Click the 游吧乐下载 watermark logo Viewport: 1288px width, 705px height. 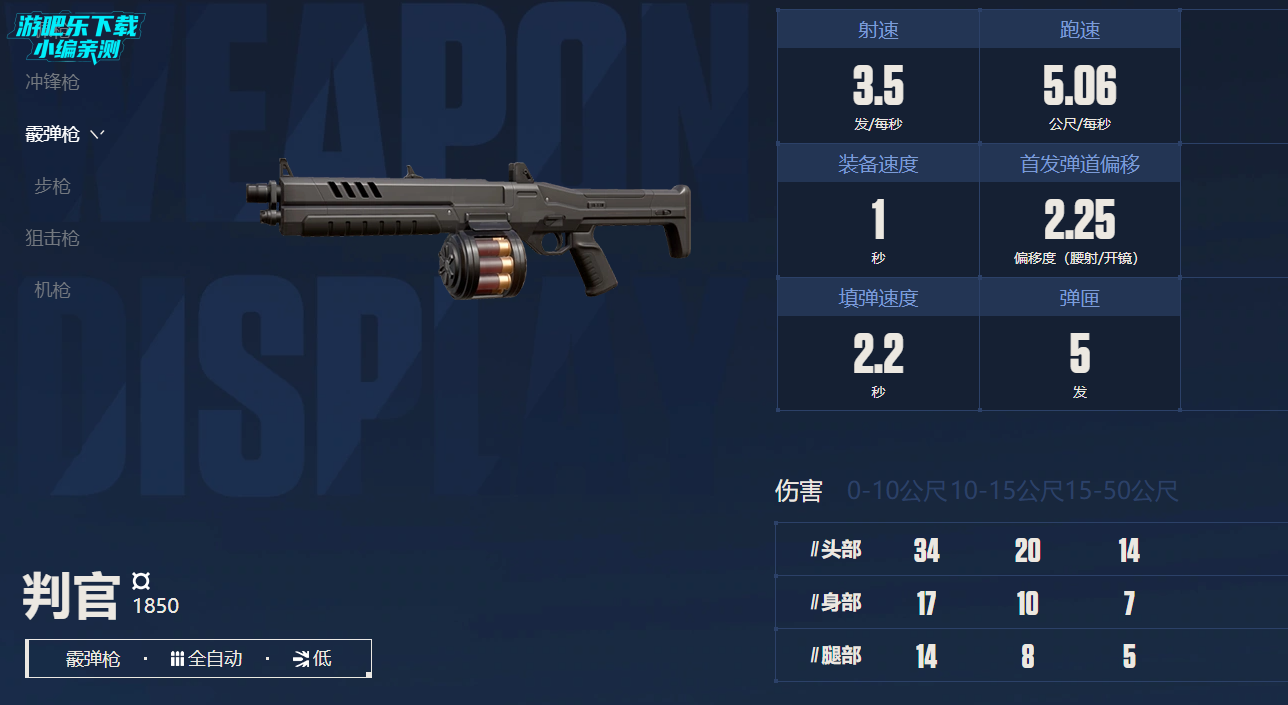(x=76, y=36)
